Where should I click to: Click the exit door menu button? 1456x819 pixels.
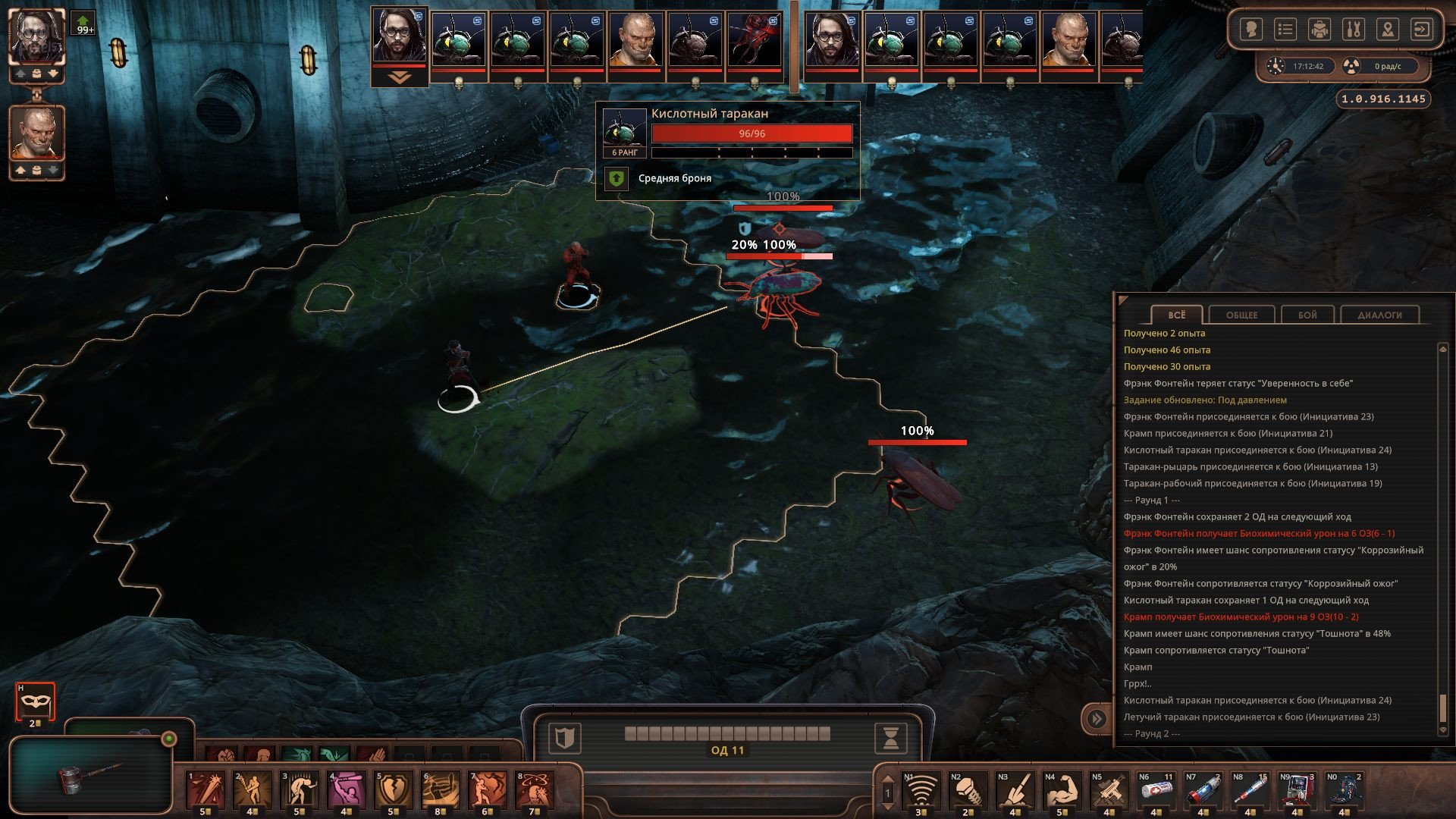tap(1421, 30)
